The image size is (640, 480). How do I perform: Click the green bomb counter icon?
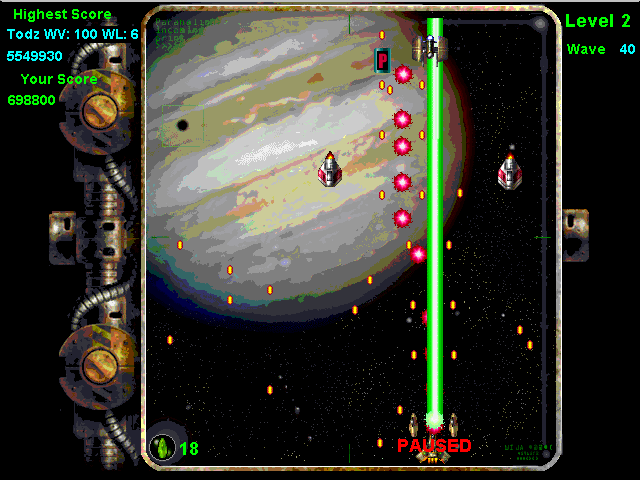[161, 447]
